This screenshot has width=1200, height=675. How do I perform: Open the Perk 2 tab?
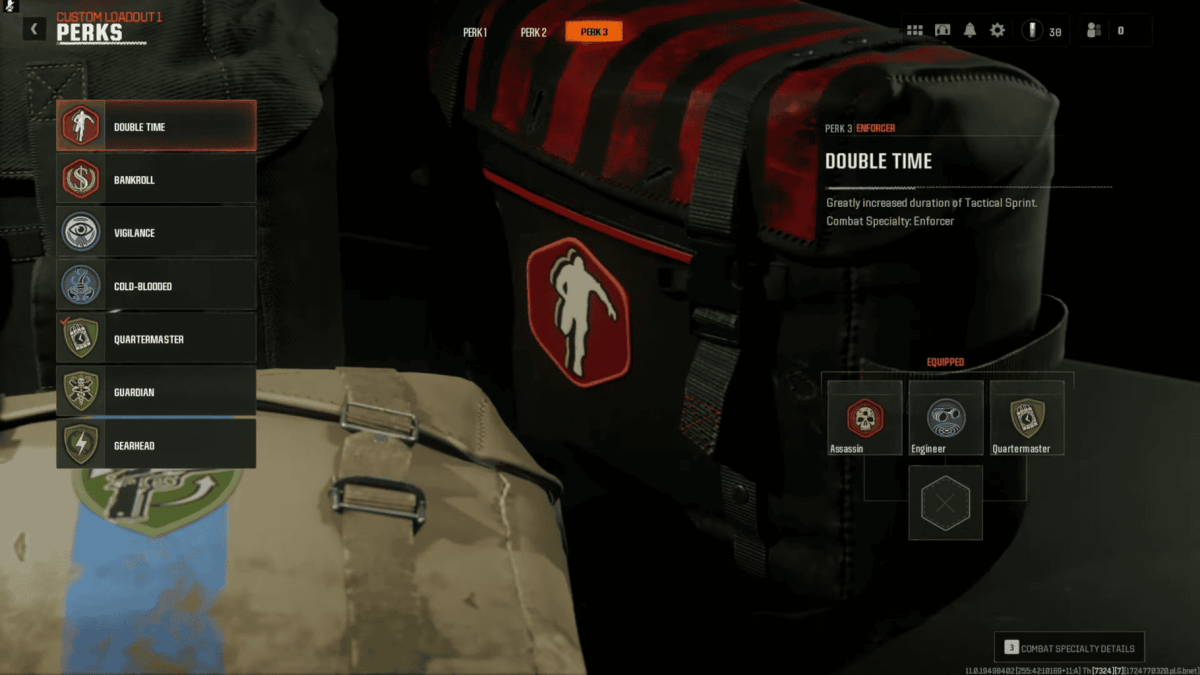(533, 32)
